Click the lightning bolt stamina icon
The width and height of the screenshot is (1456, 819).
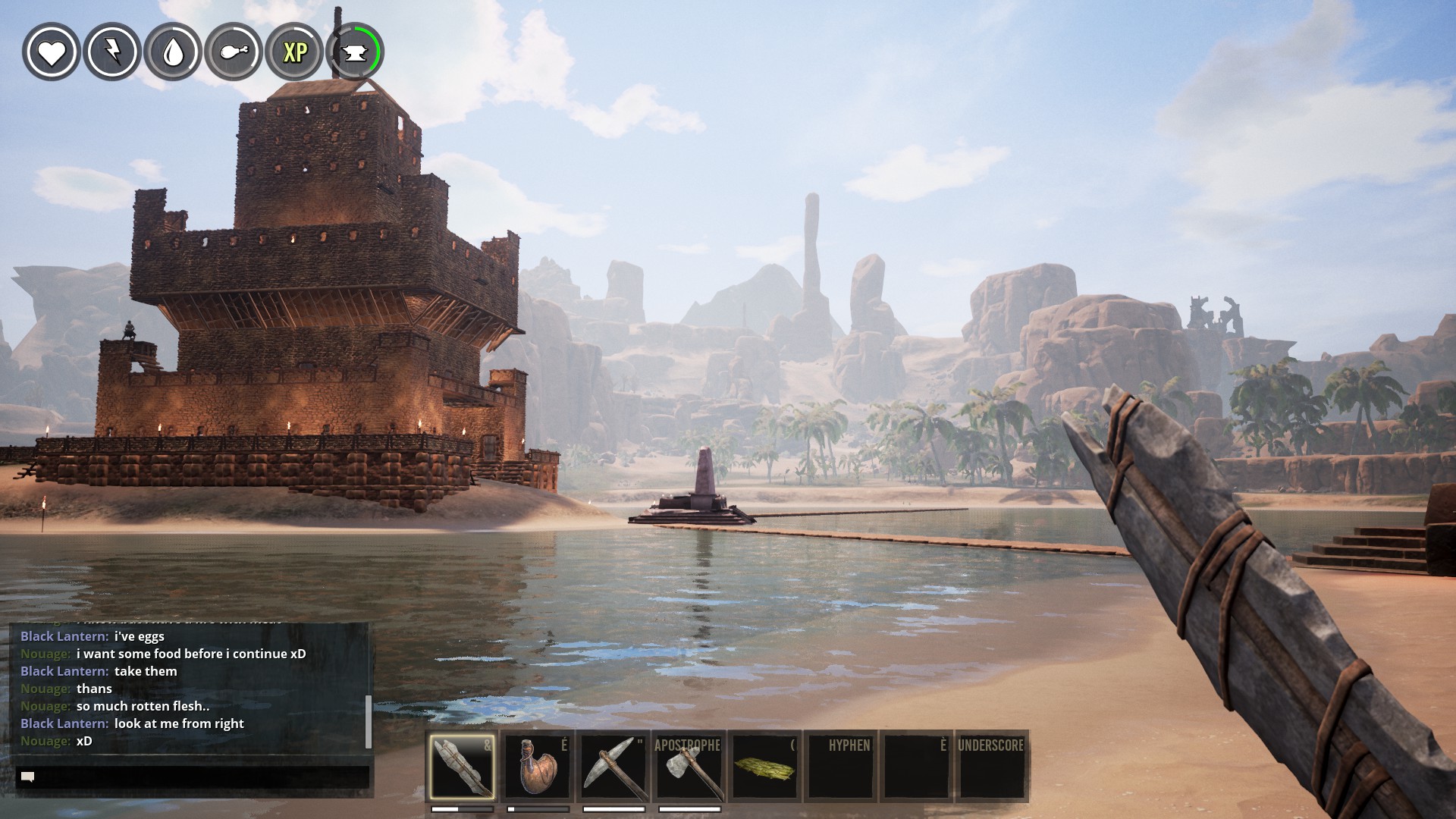(112, 52)
